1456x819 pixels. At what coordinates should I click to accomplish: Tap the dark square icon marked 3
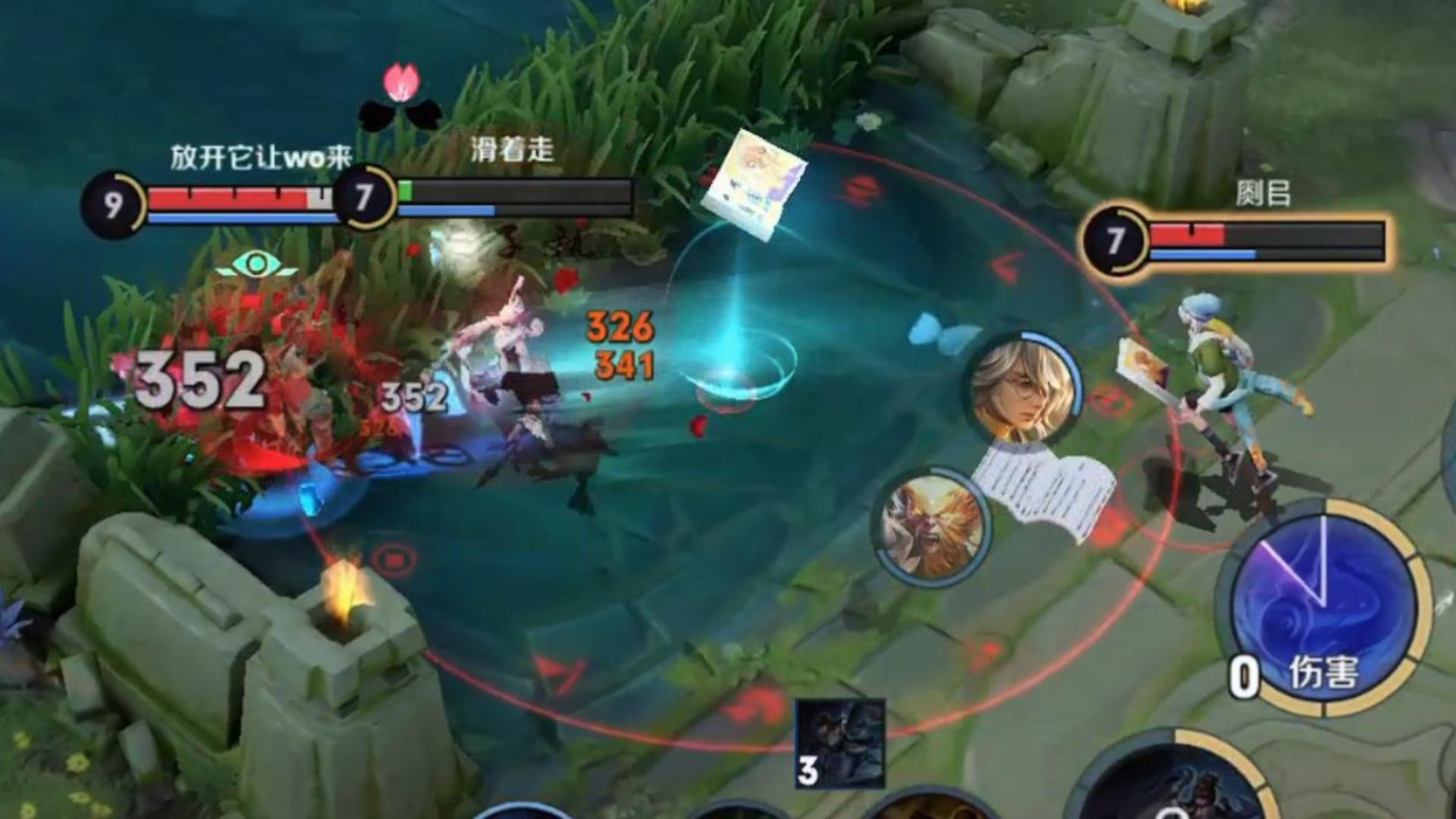click(x=840, y=743)
